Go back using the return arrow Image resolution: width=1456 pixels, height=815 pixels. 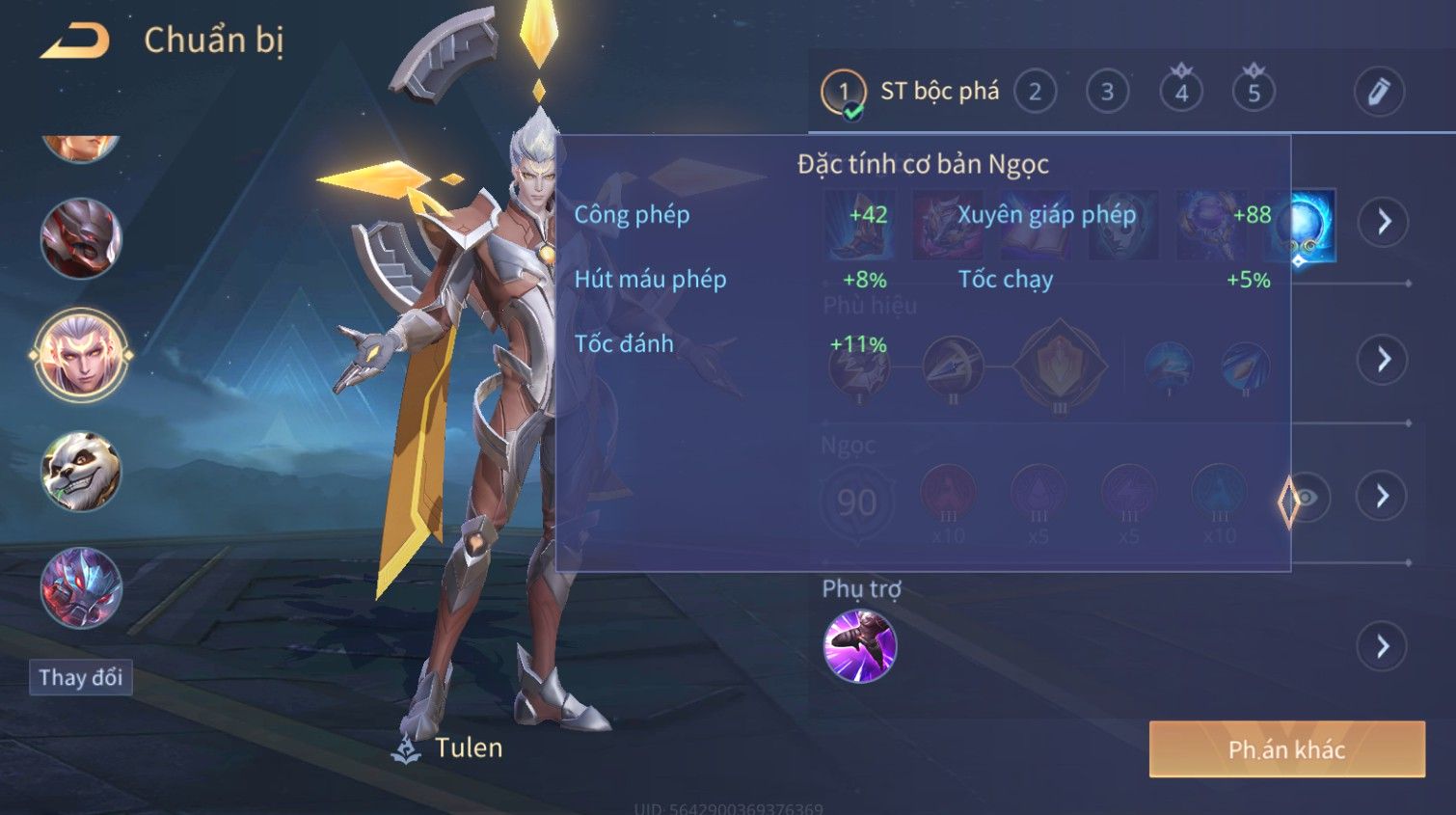click(75, 41)
